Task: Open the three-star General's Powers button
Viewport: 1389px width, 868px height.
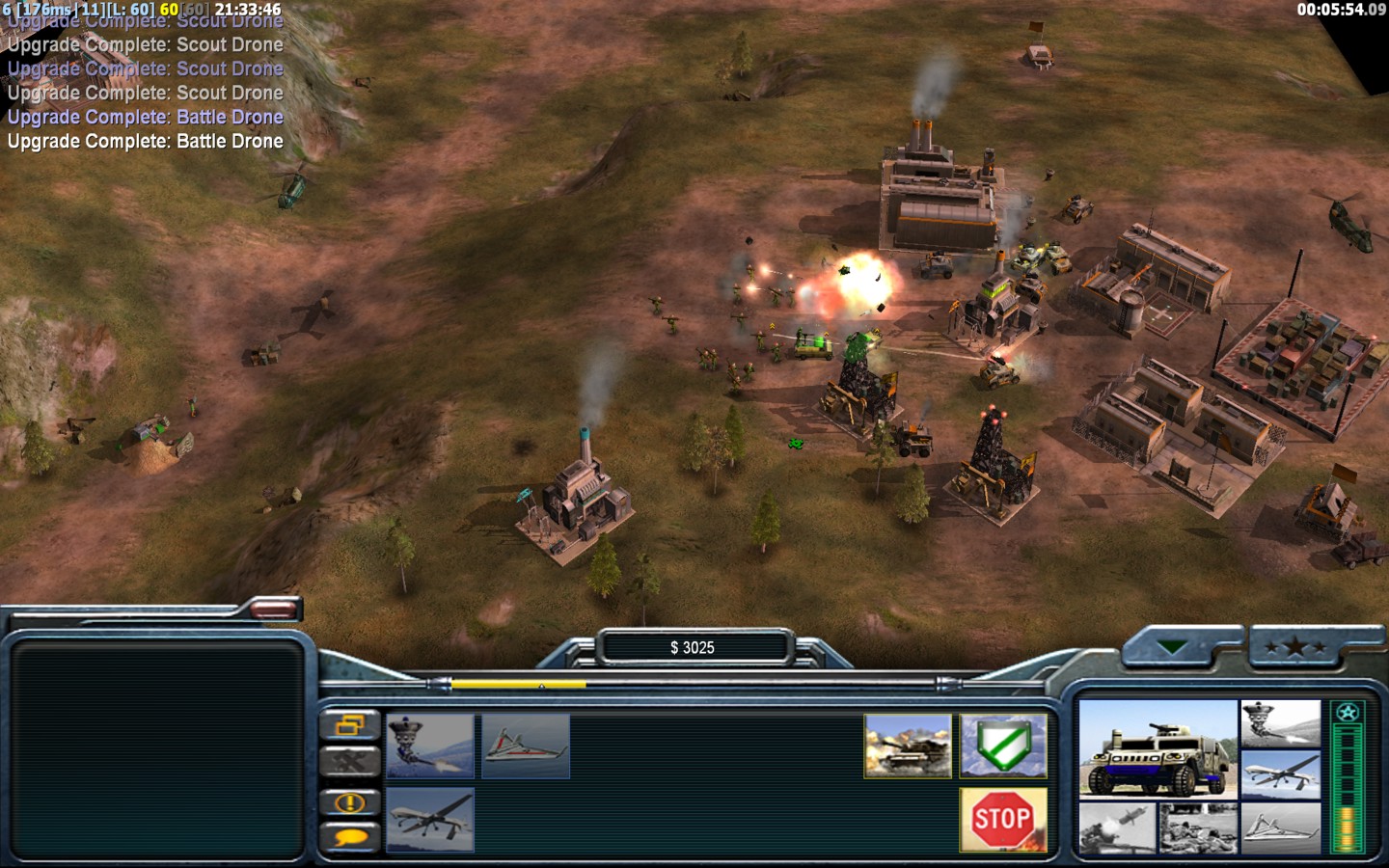Action: coord(1294,647)
